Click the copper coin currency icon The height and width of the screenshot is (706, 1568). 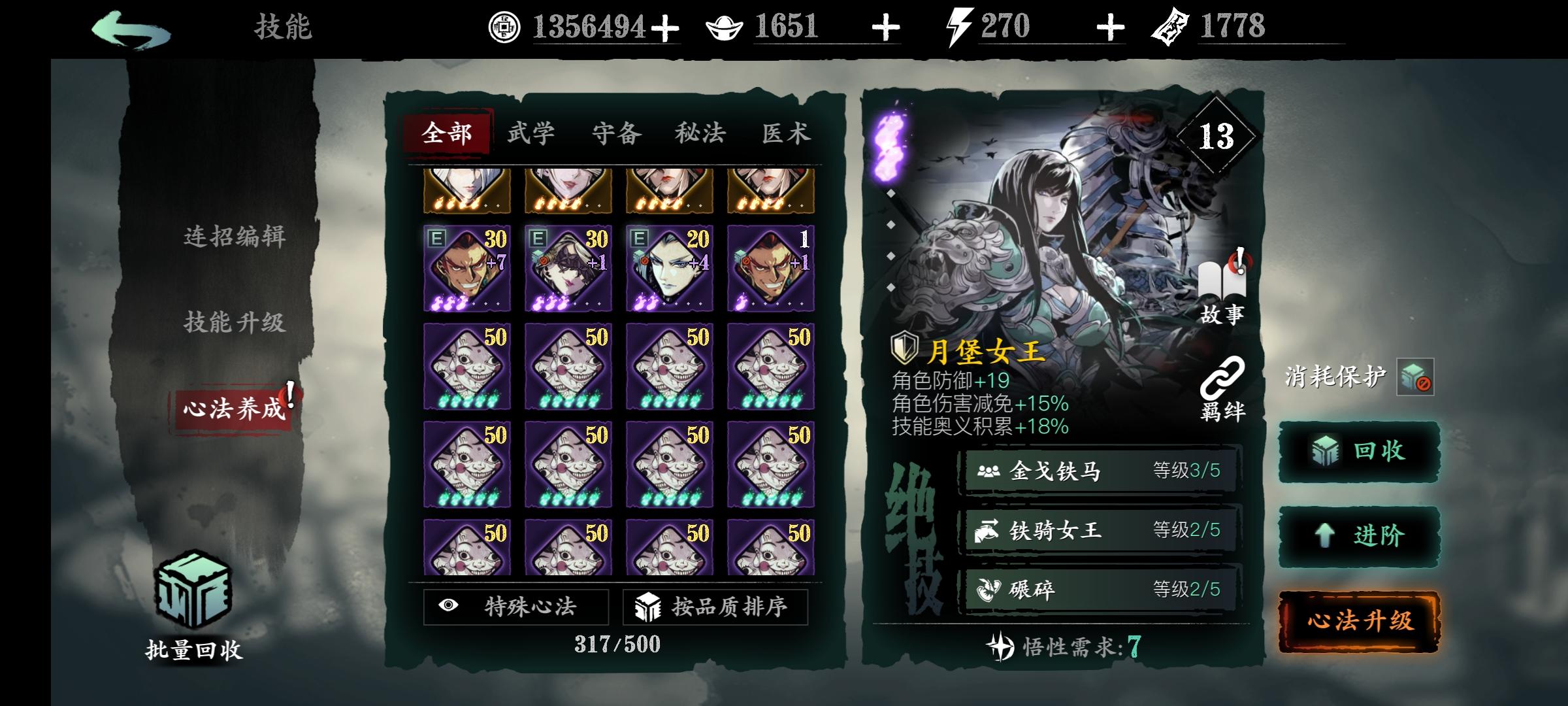tap(504, 27)
